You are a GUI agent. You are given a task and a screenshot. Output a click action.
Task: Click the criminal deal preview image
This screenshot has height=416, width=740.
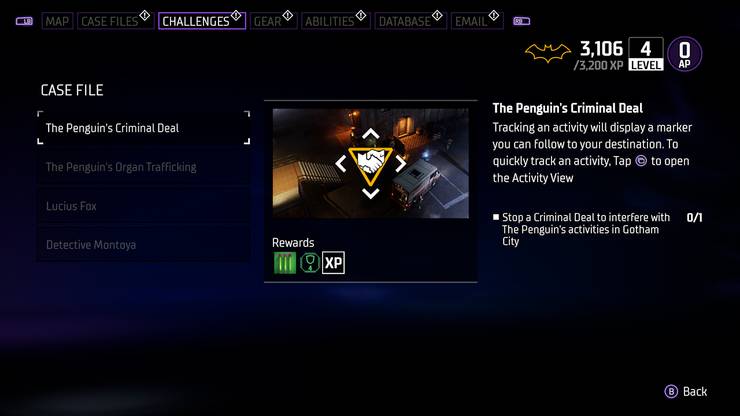pos(370,163)
